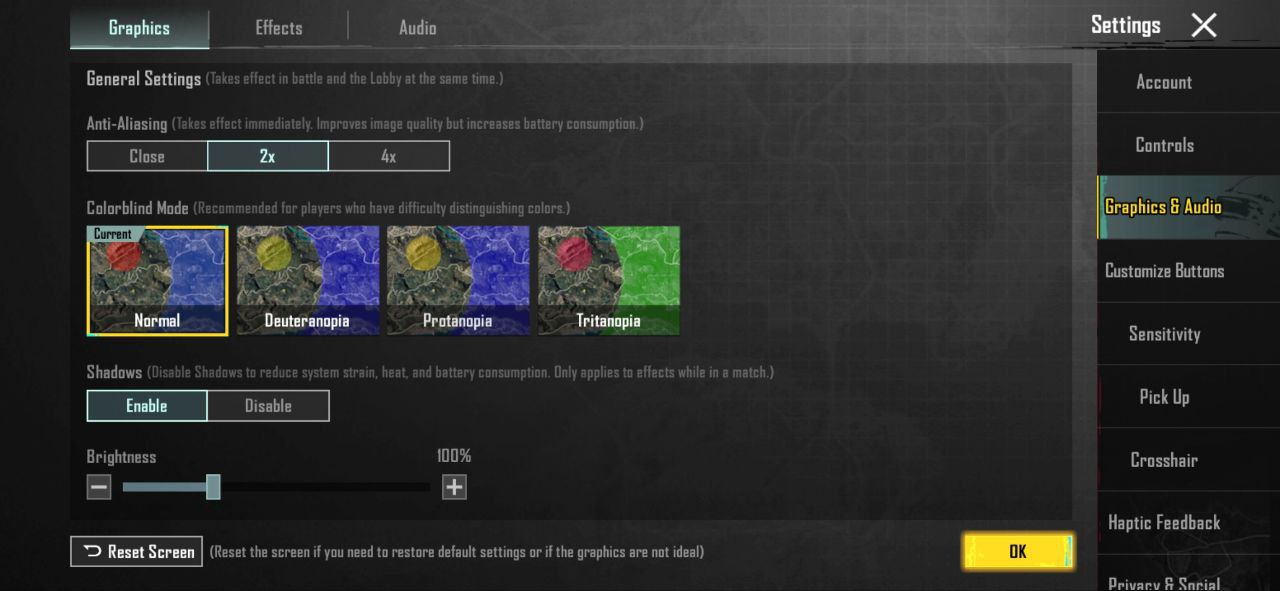Show the Sensitivity settings
Screen dimensions: 1280x591
(x=1164, y=334)
